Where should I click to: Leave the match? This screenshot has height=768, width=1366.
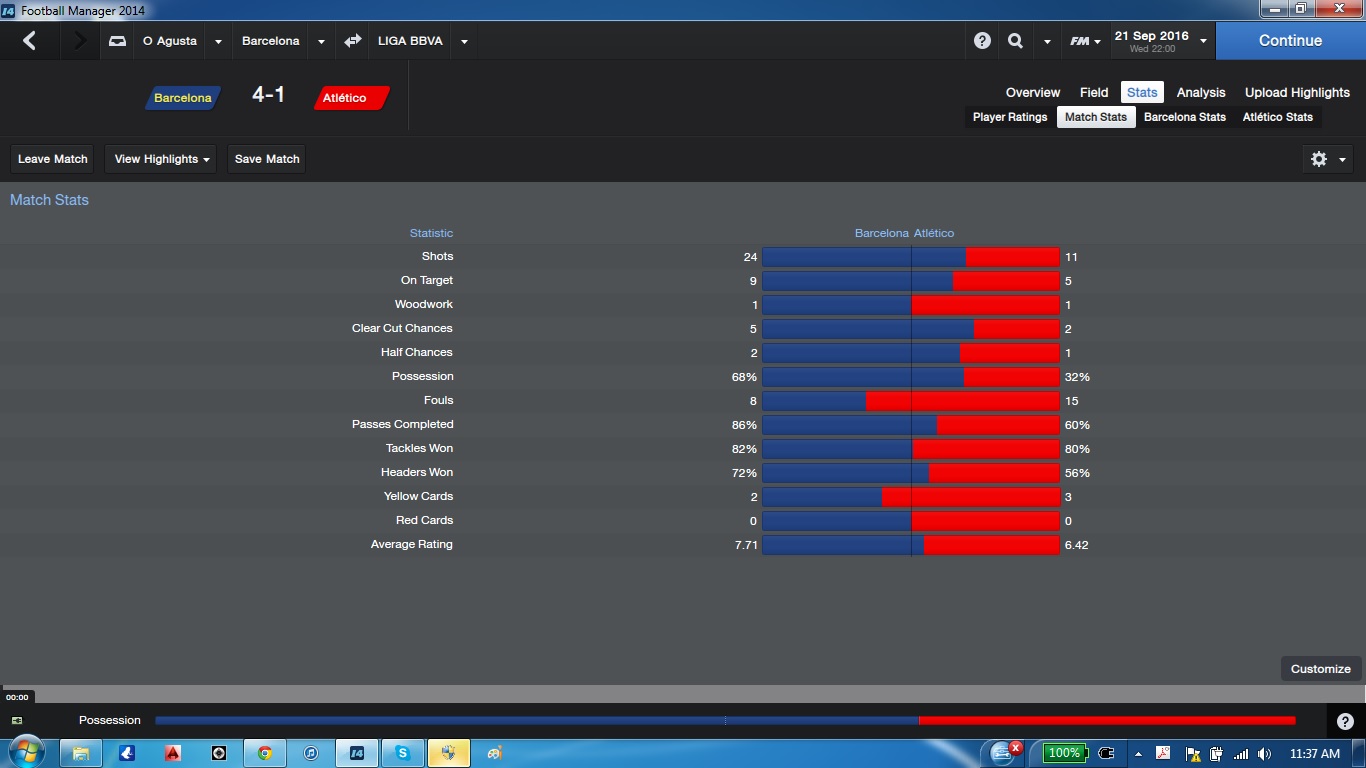[x=53, y=159]
